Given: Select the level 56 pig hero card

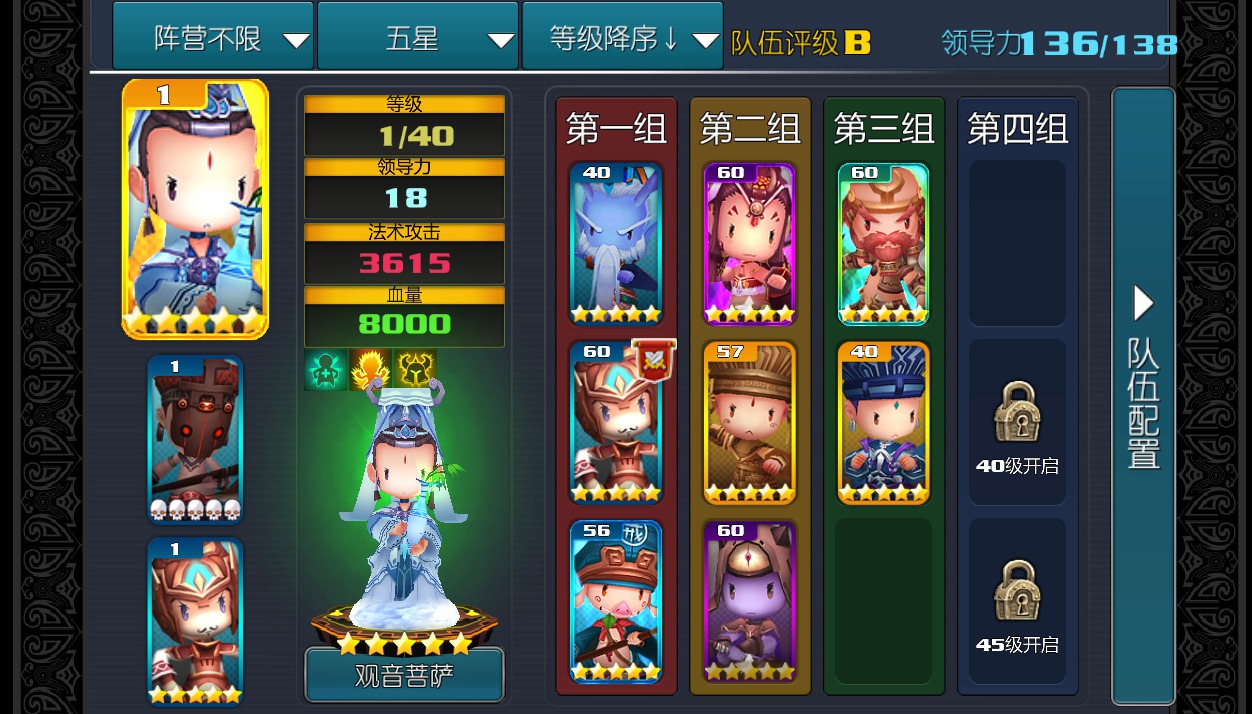Looking at the screenshot, I should [x=616, y=602].
